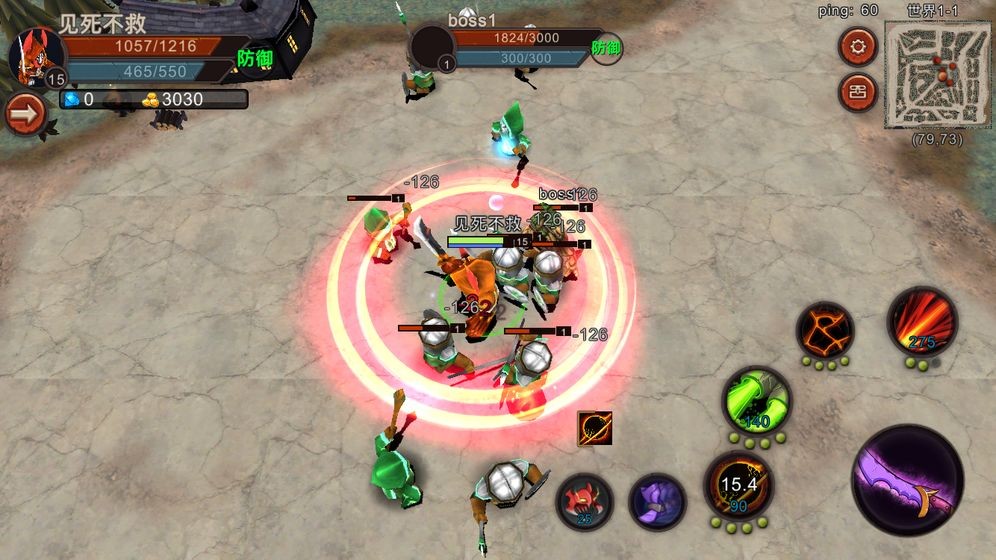996x560 pixels.
Task: Click the small square flaming orb icon
Action: coord(594,428)
